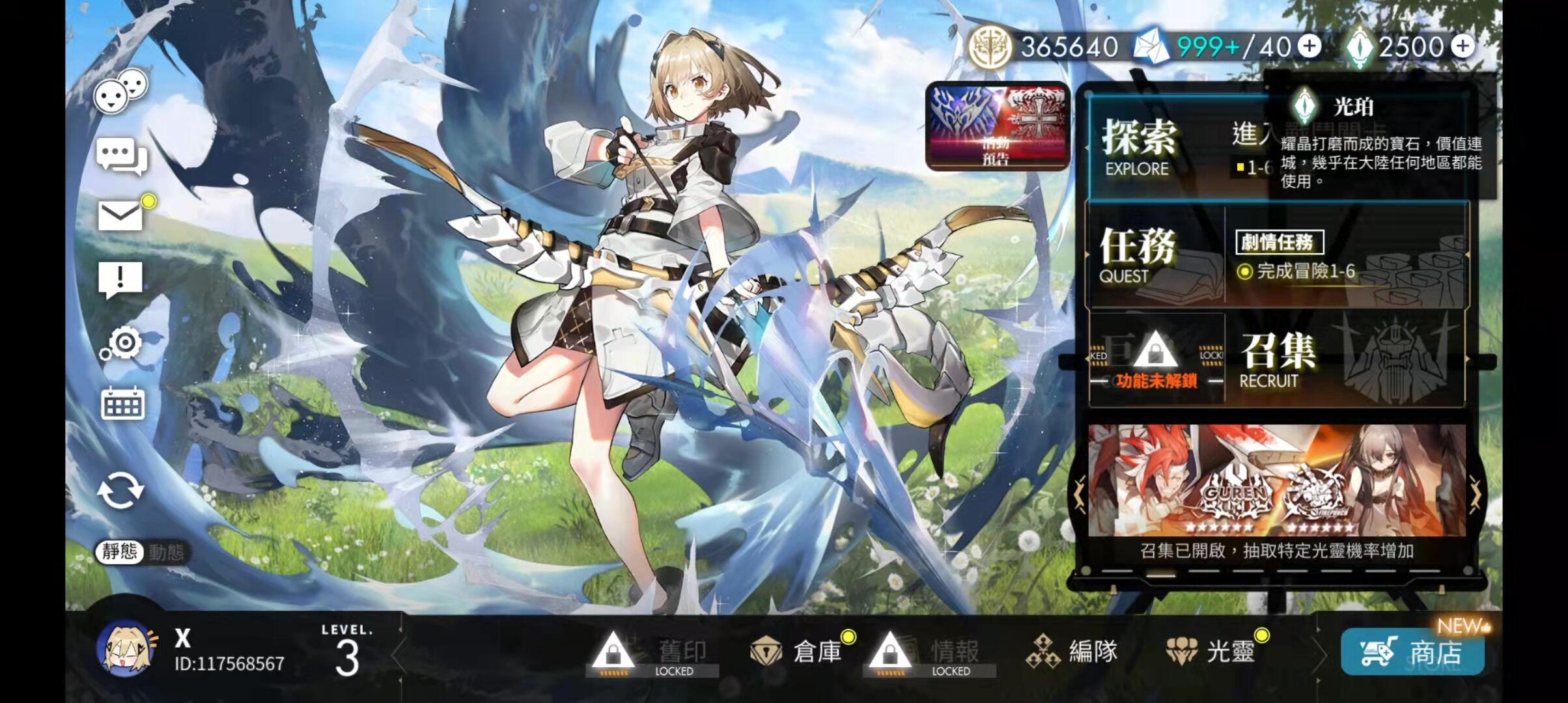Switch background to dynamic (動態) mode
This screenshot has height=703, width=1568.
point(167,552)
